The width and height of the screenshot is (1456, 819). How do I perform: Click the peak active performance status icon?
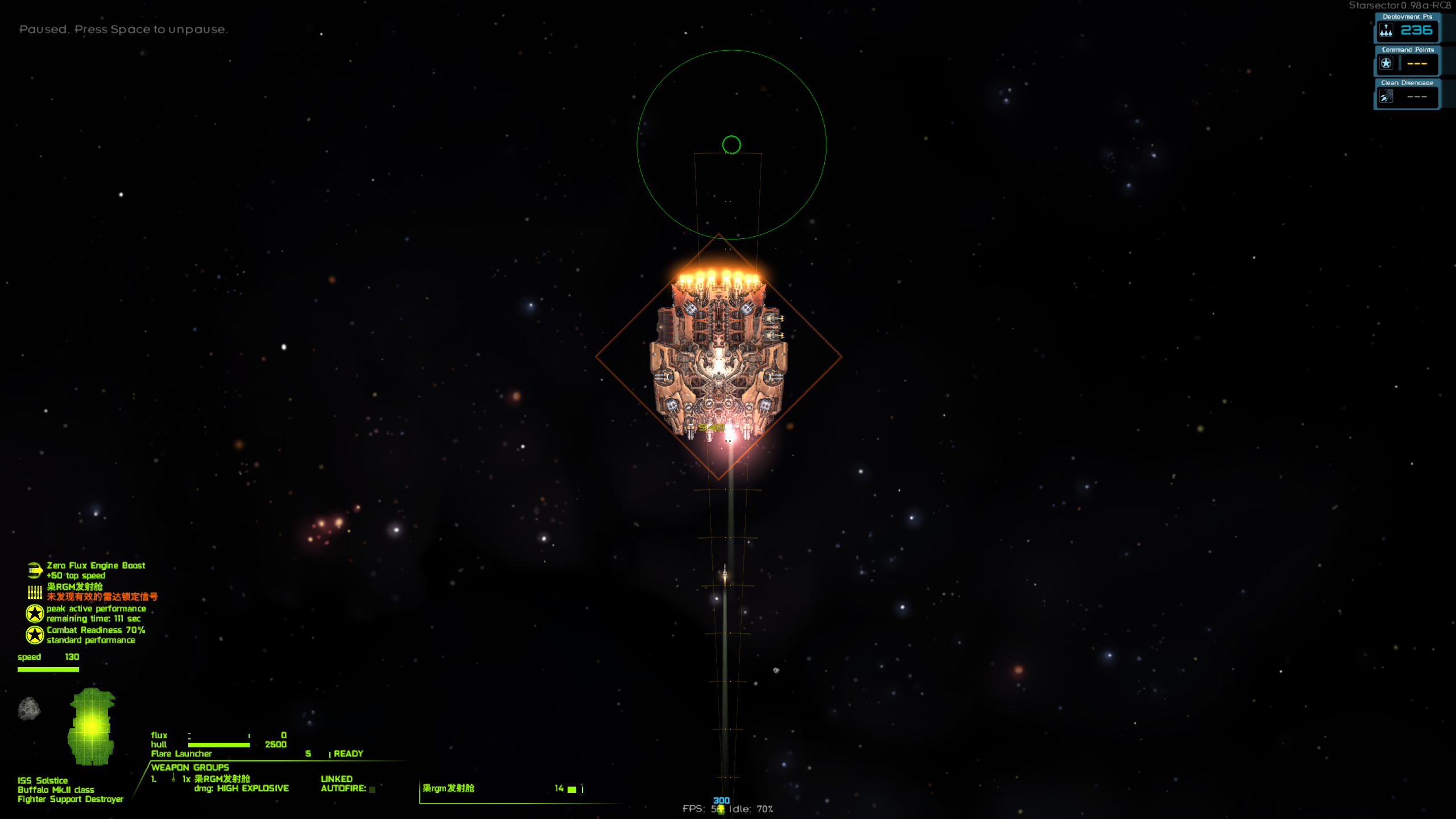coord(35,613)
